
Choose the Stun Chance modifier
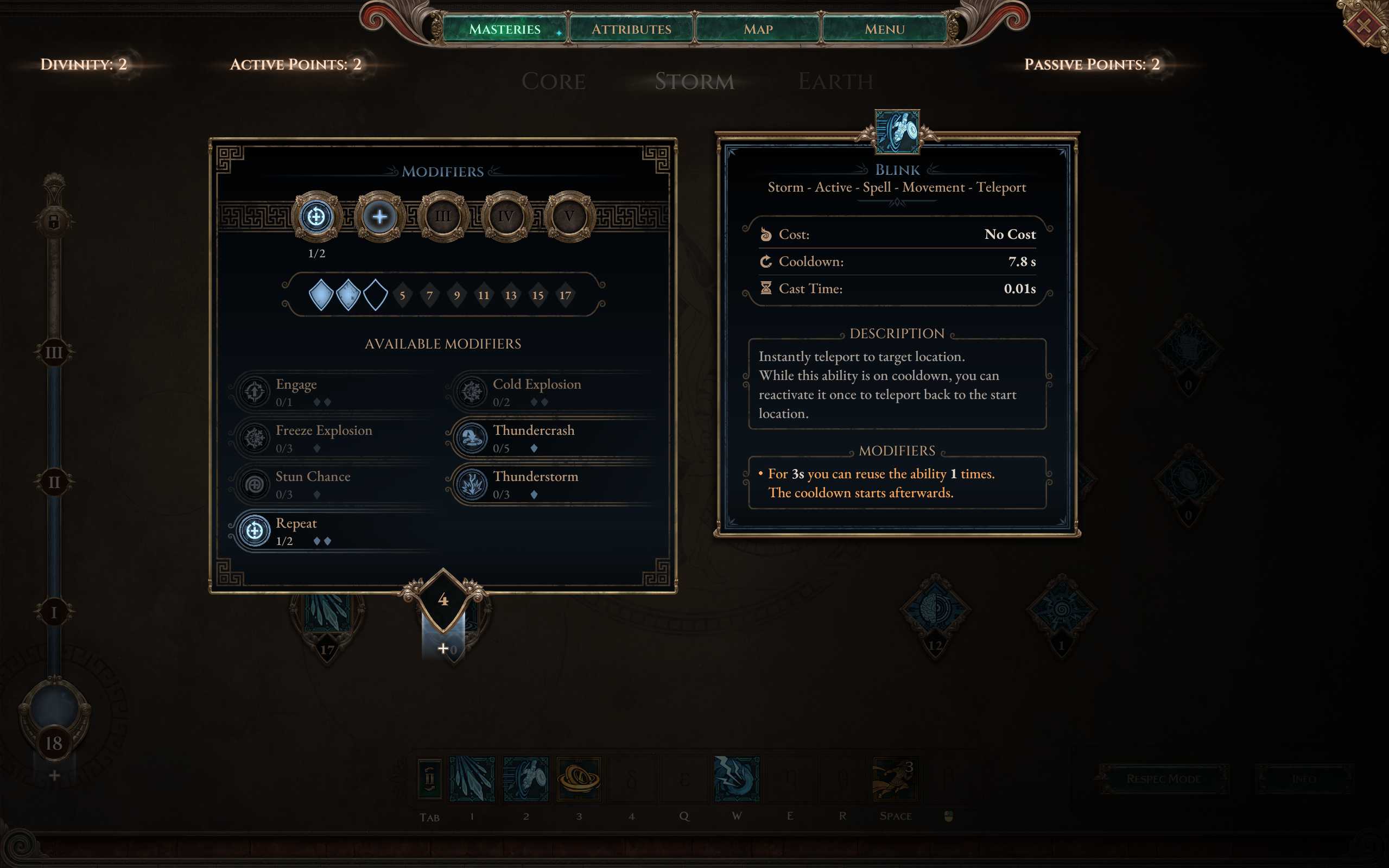coord(333,485)
